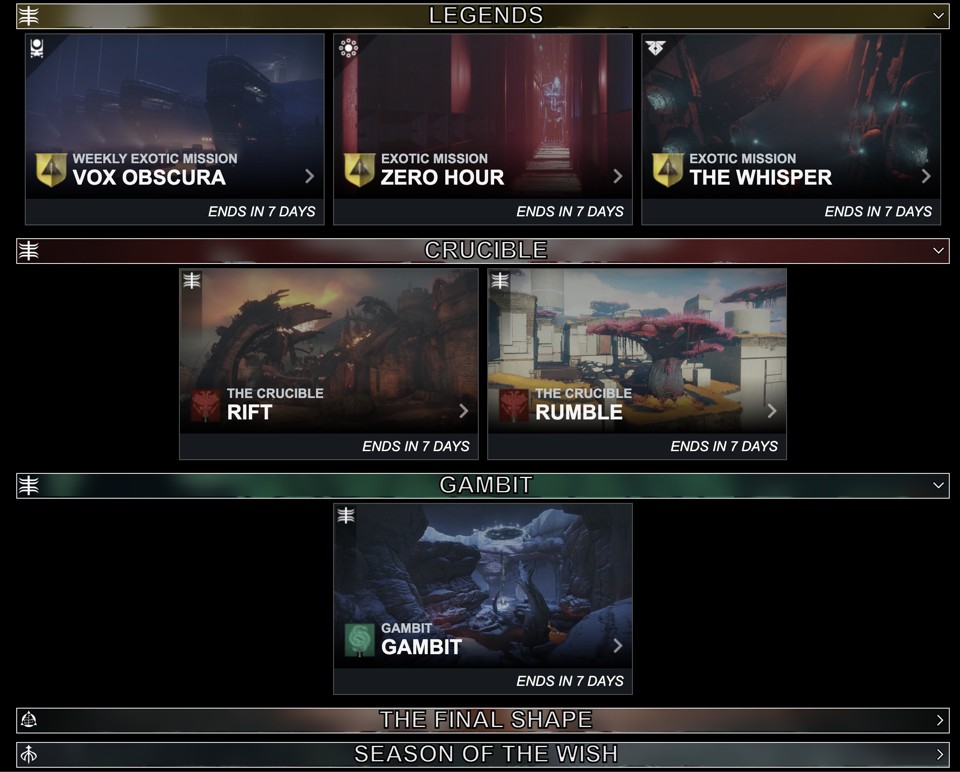The width and height of the screenshot is (960, 772).
Task: Collapse the Legends section header
Action: (x=938, y=16)
